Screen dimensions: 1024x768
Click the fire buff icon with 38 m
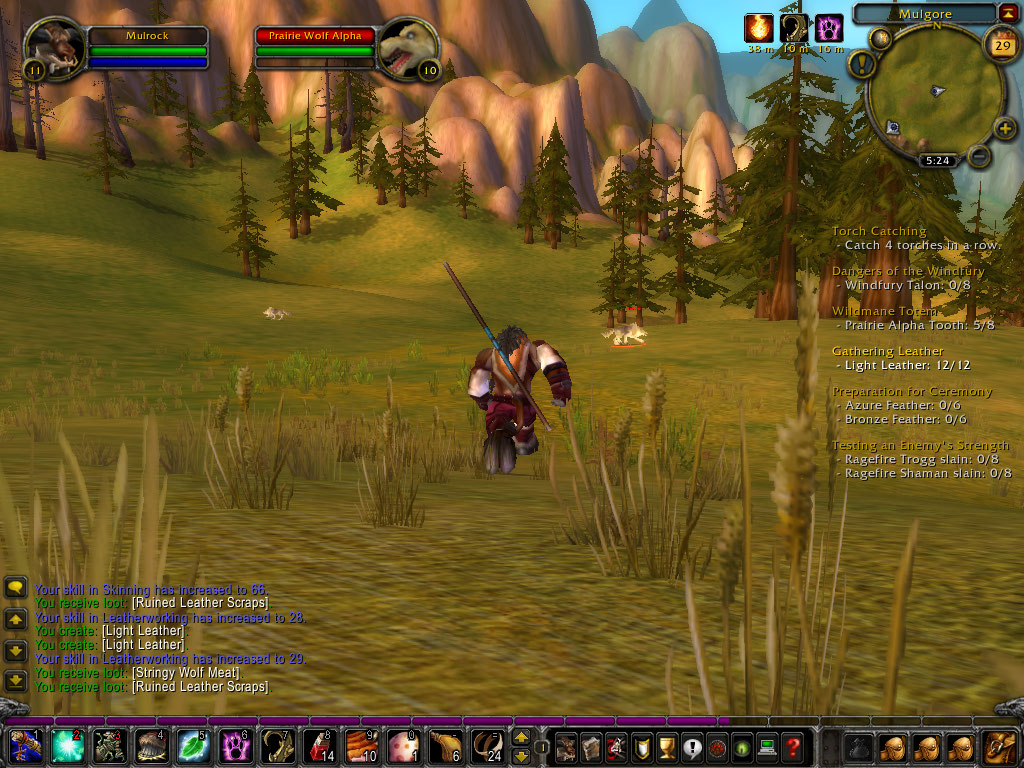coord(759,28)
